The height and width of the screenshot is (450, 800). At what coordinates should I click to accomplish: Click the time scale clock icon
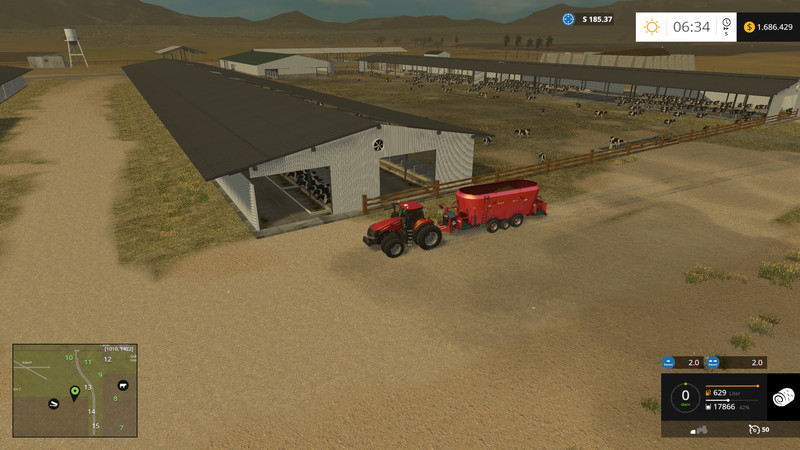[727, 23]
